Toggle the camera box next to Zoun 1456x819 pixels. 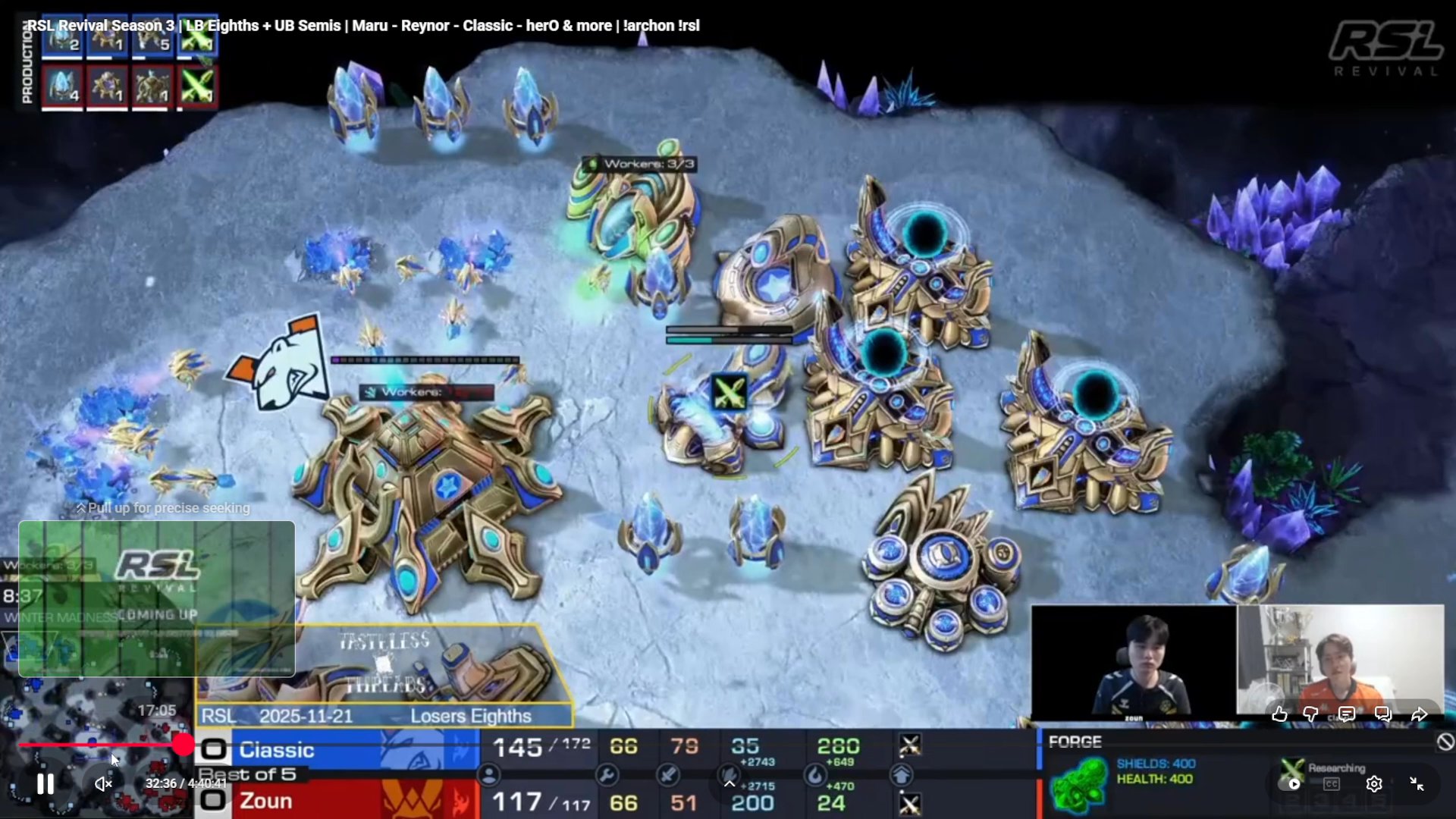pos(214,802)
